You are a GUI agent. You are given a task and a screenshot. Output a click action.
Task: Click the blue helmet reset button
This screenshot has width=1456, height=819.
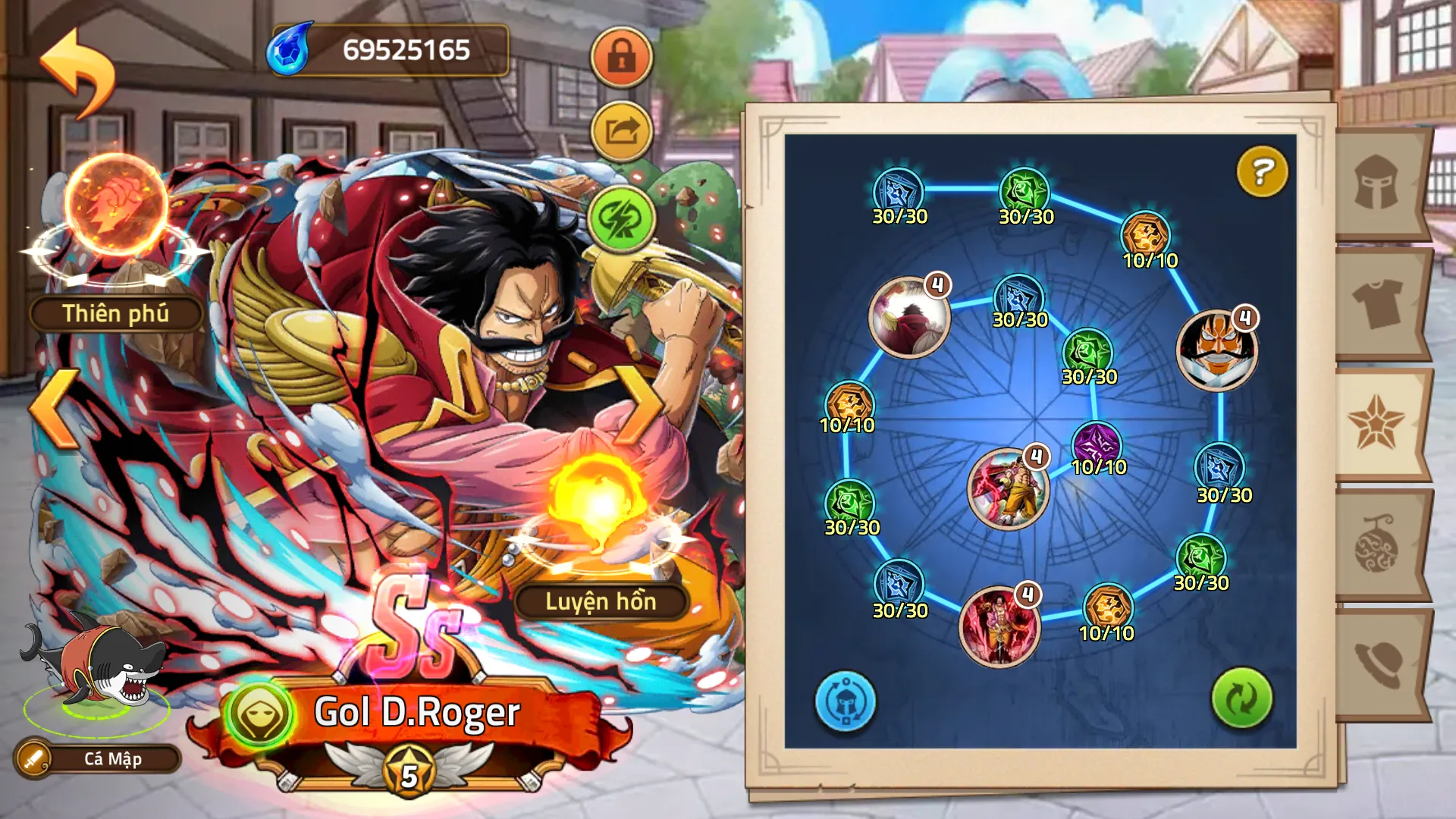[845, 701]
